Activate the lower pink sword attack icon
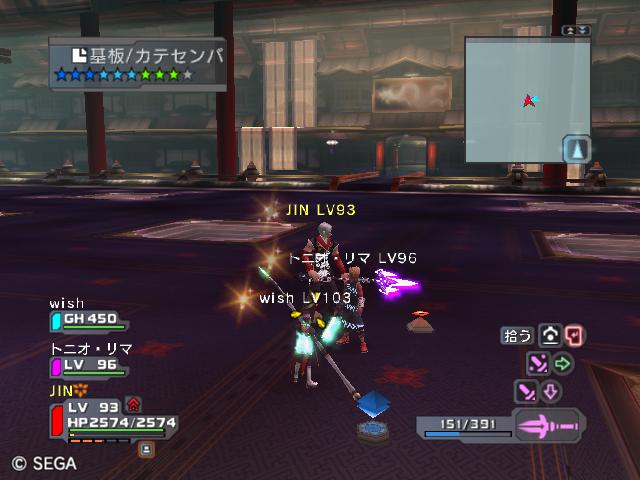640x480 pixels. point(526,391)
